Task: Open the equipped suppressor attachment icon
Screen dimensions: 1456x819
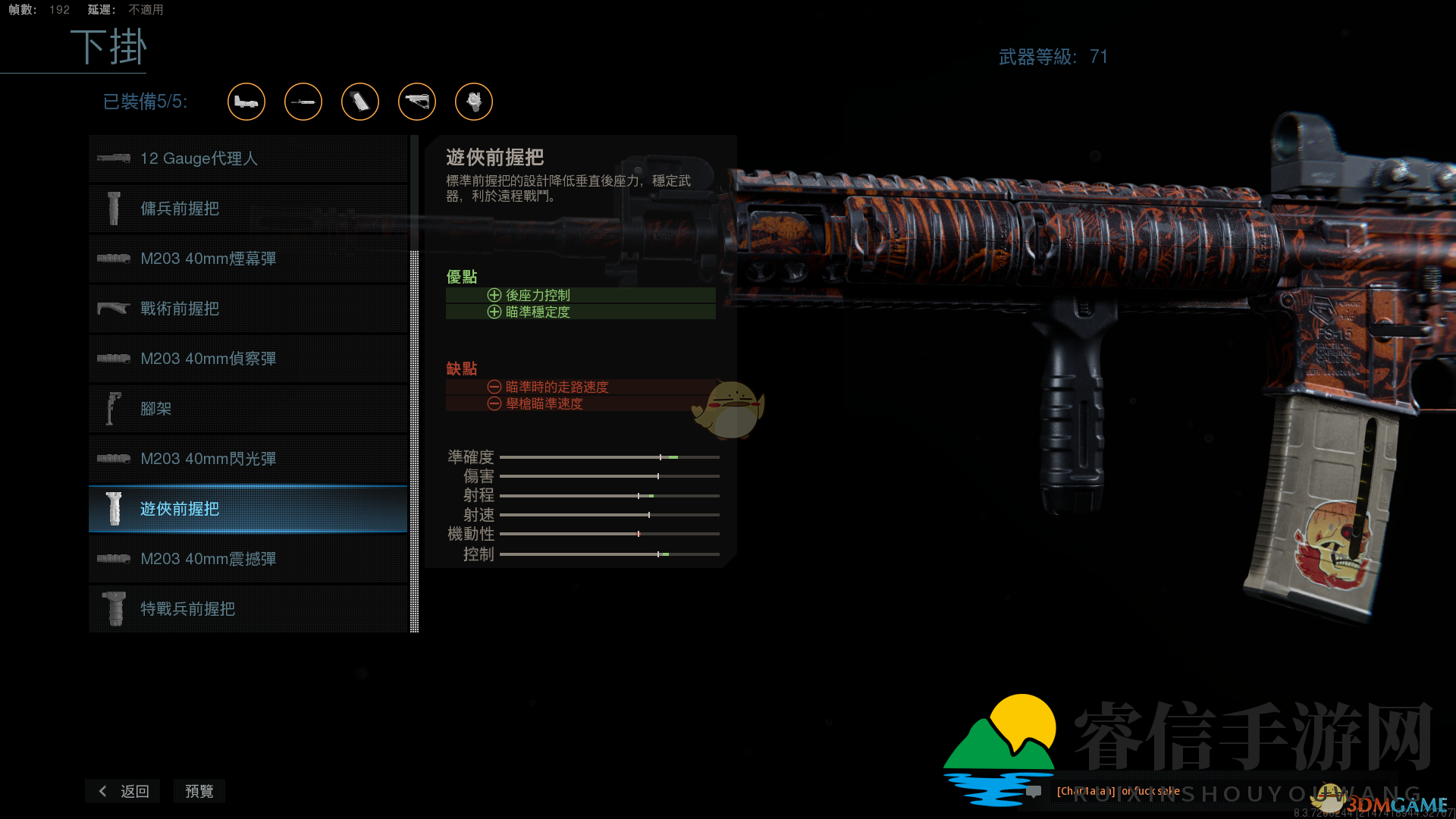Action: click(303, 102)
